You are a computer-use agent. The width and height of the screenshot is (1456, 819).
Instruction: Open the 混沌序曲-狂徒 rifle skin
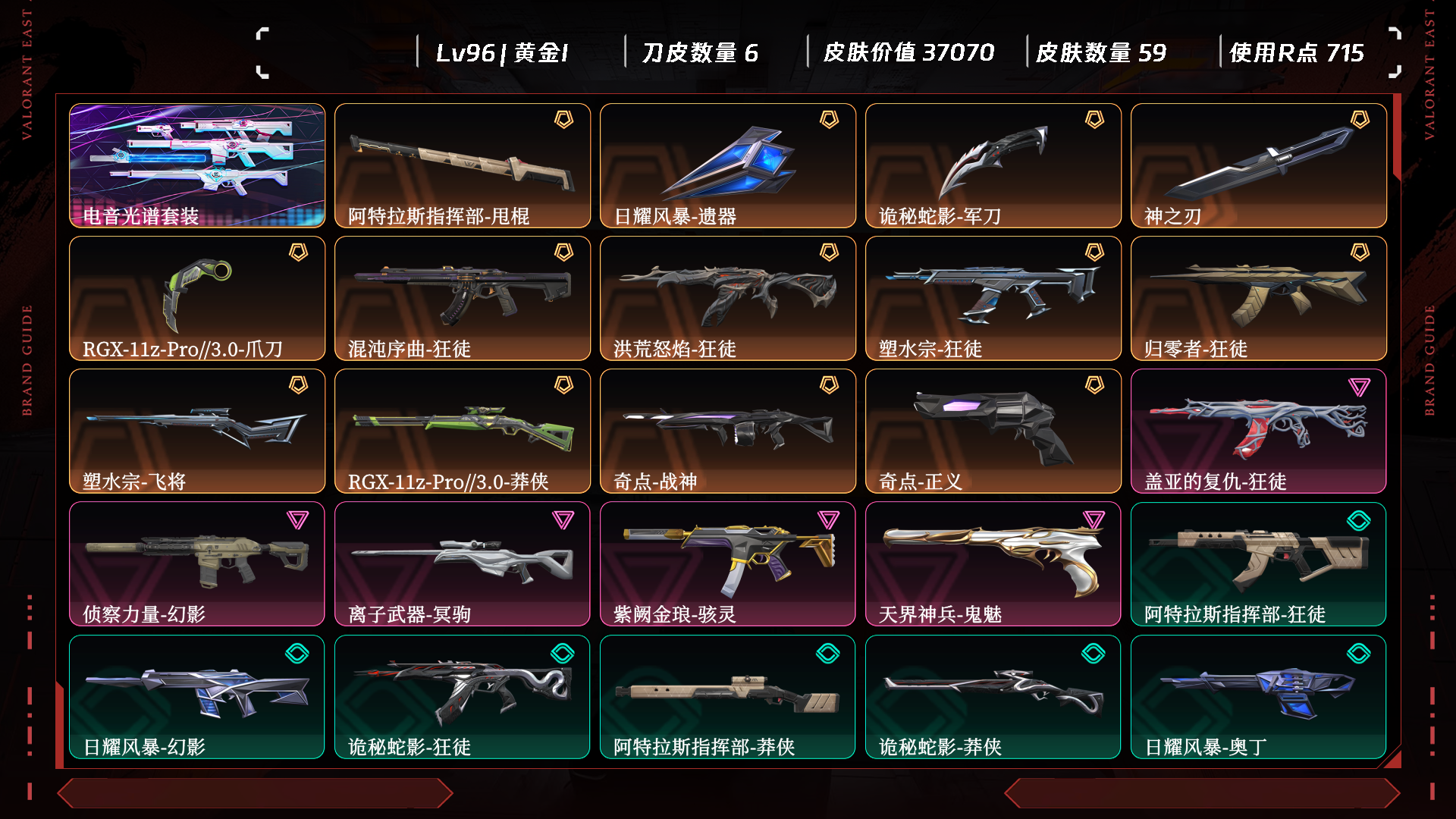tap(463, 298)
